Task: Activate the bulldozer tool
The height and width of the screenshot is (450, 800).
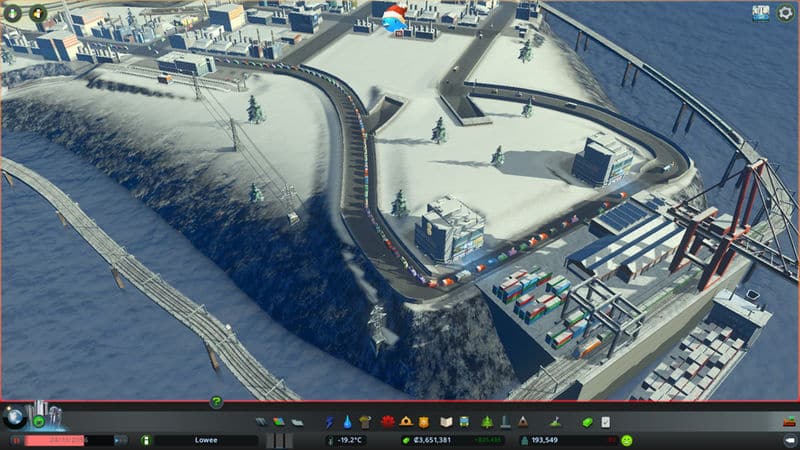Action: (788, 421)
